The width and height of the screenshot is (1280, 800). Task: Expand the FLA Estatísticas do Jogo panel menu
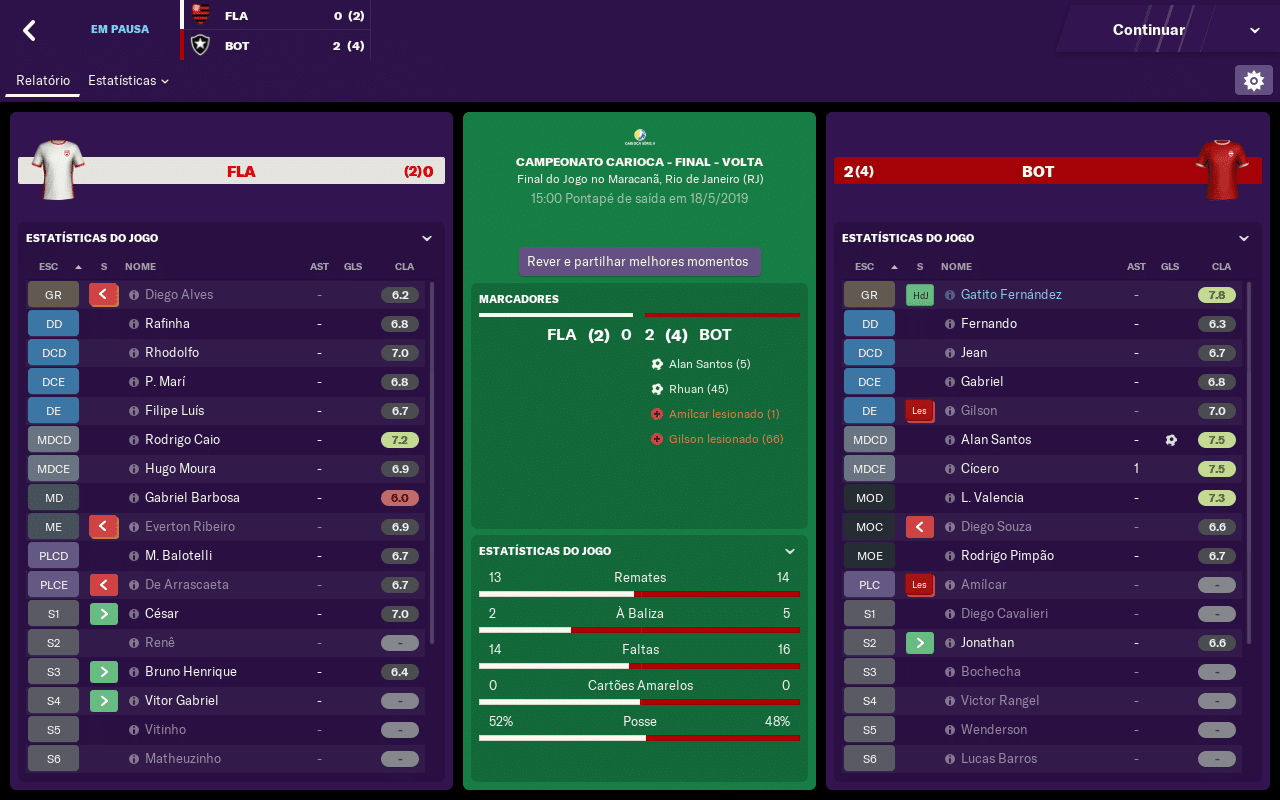coord(427,238)
